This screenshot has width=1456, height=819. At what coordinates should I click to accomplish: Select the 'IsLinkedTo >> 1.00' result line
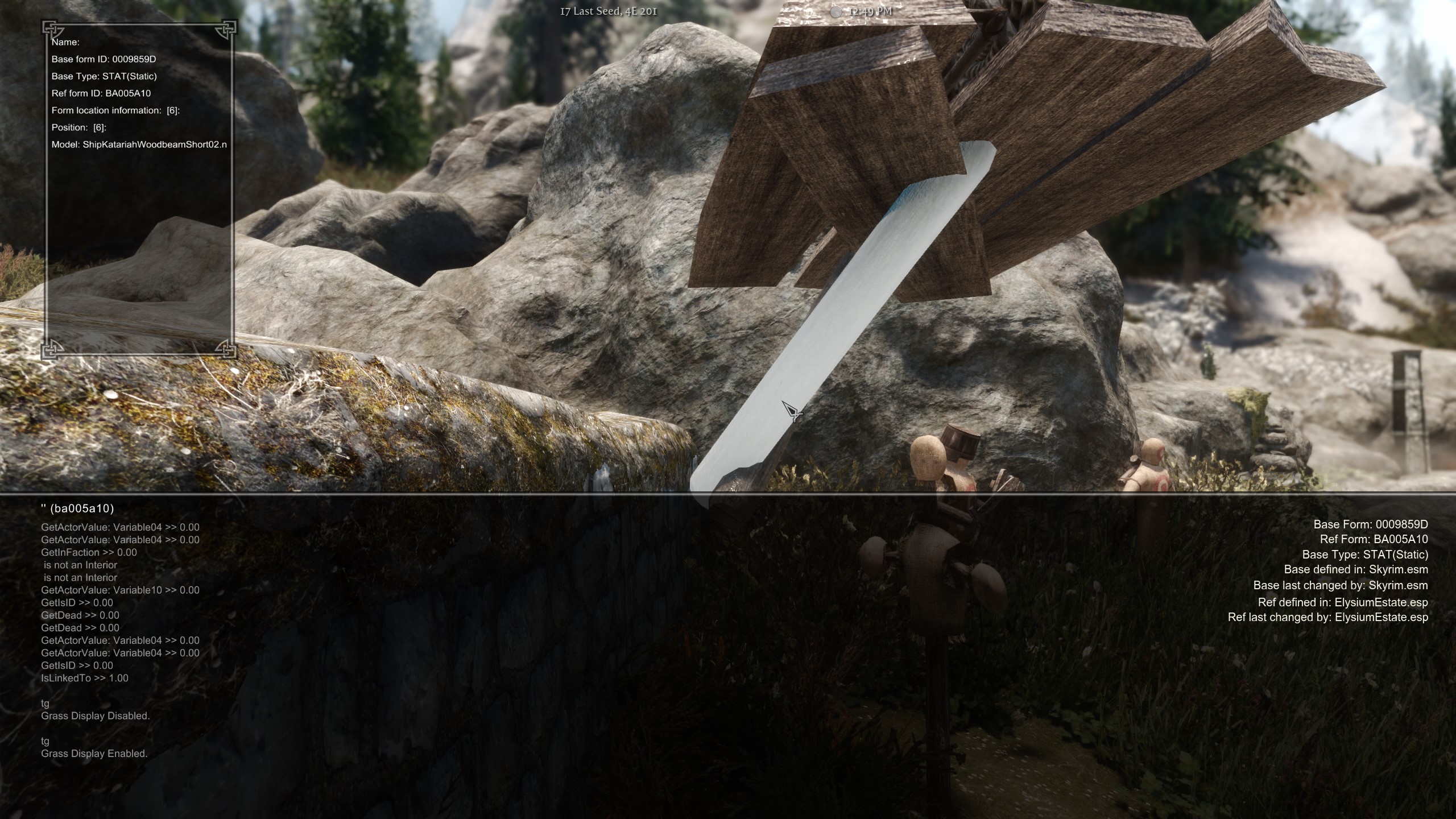(x=84, y=677)
